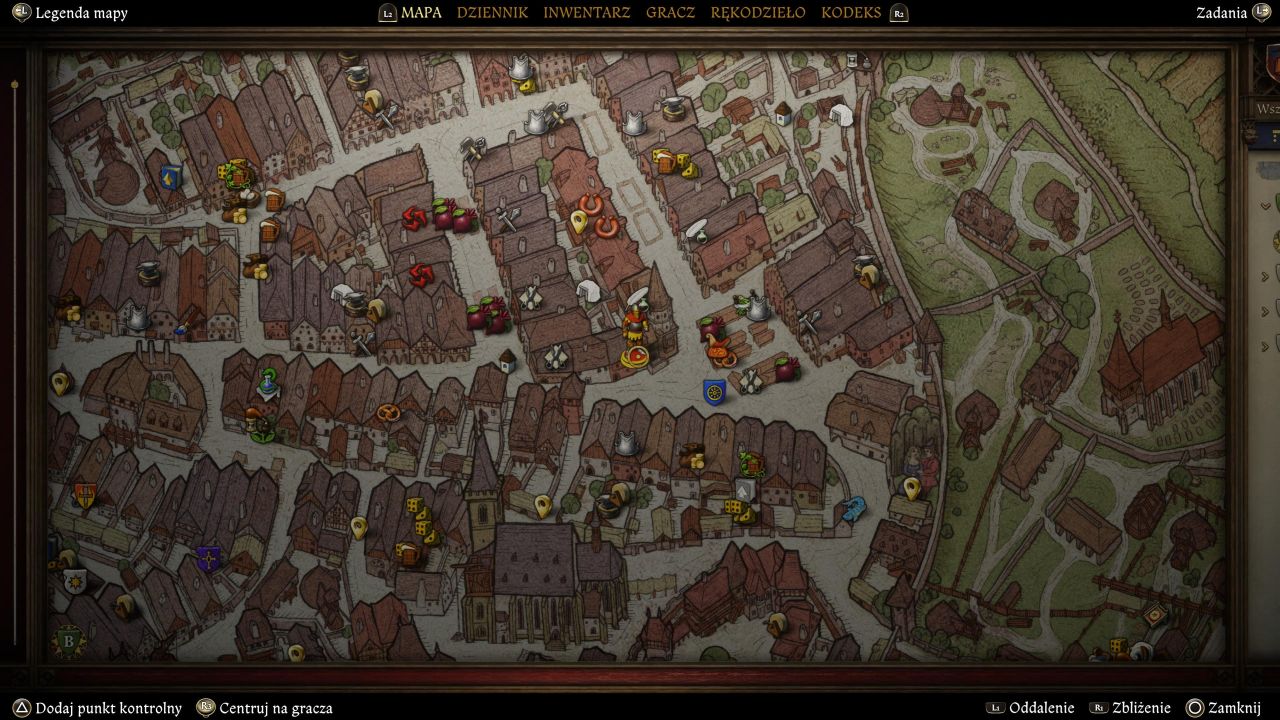Image resolution: width=1280 pixels, height=720 pixels.
Task: Switch to the Rękodzieło tab
Action: coord(757,13)
